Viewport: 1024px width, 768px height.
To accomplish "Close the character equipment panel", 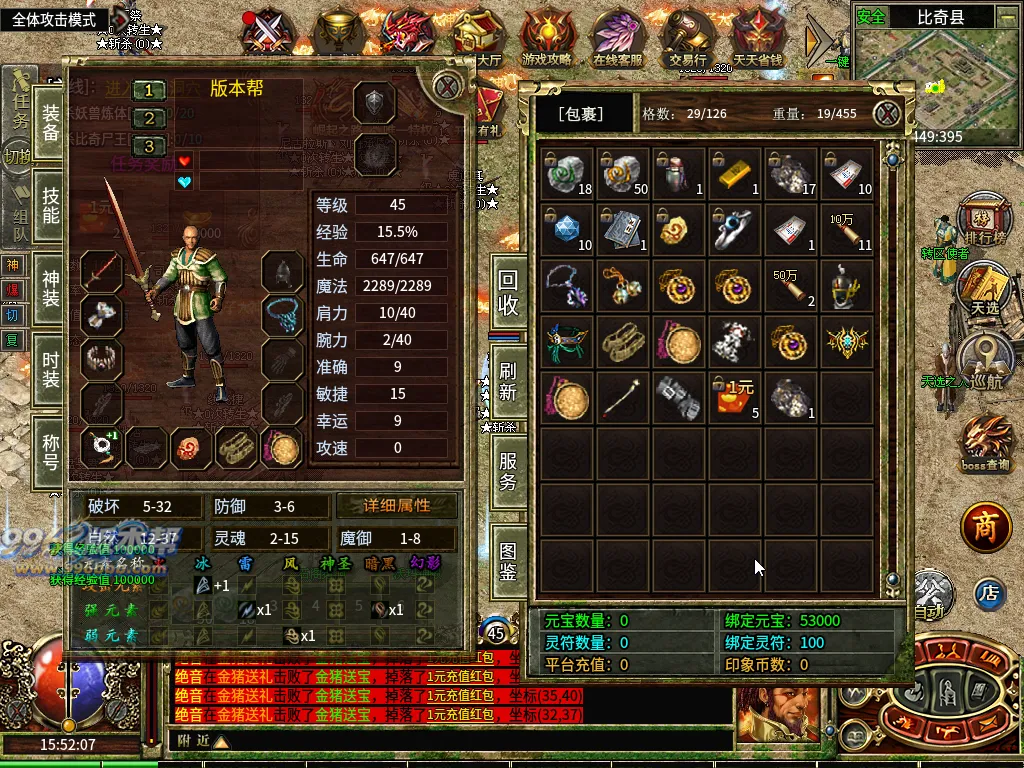I will [447, 87].
